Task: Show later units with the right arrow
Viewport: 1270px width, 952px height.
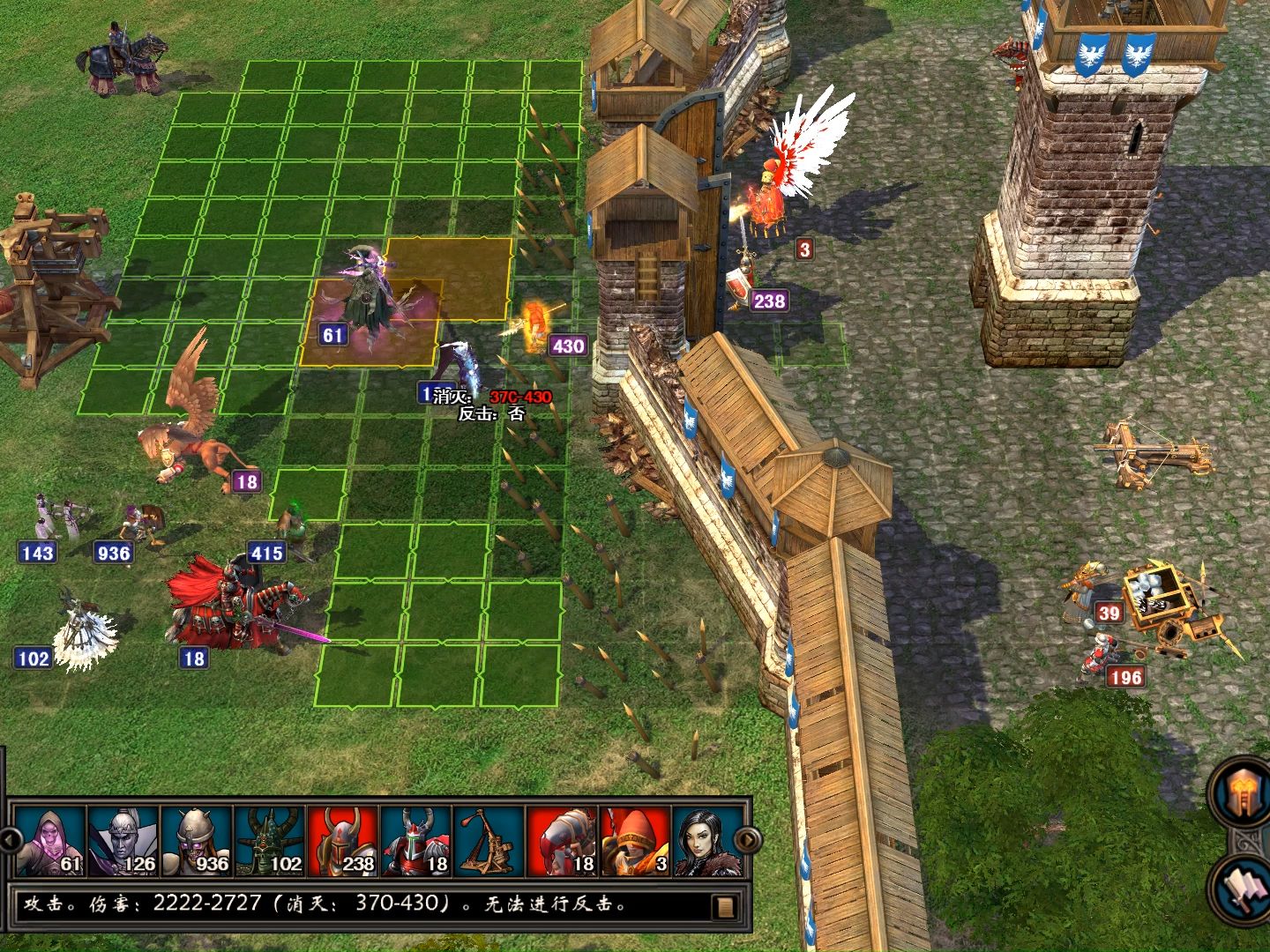Action: pyautogui.click(x=748, y=839)
